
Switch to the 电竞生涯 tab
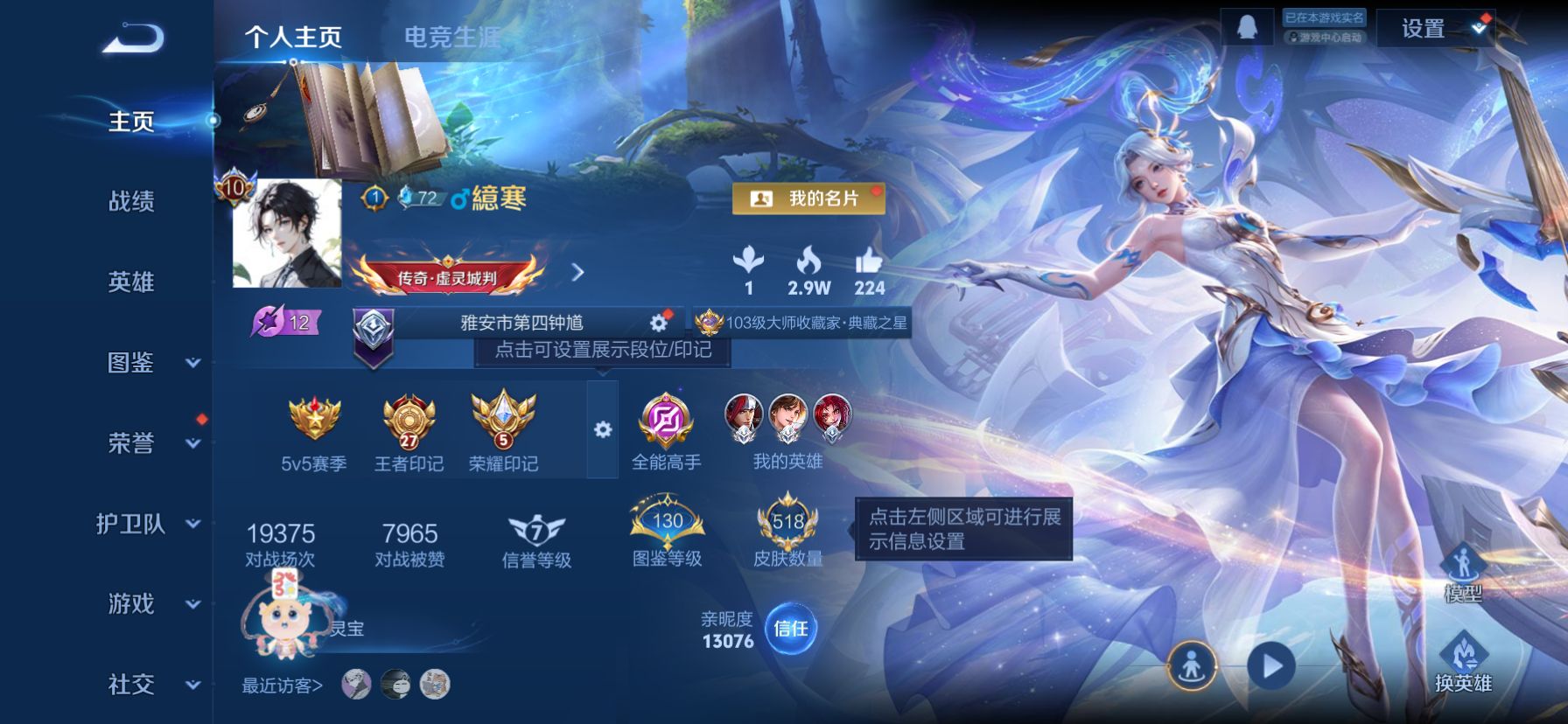pyautogui.click(x=451, y=37)
